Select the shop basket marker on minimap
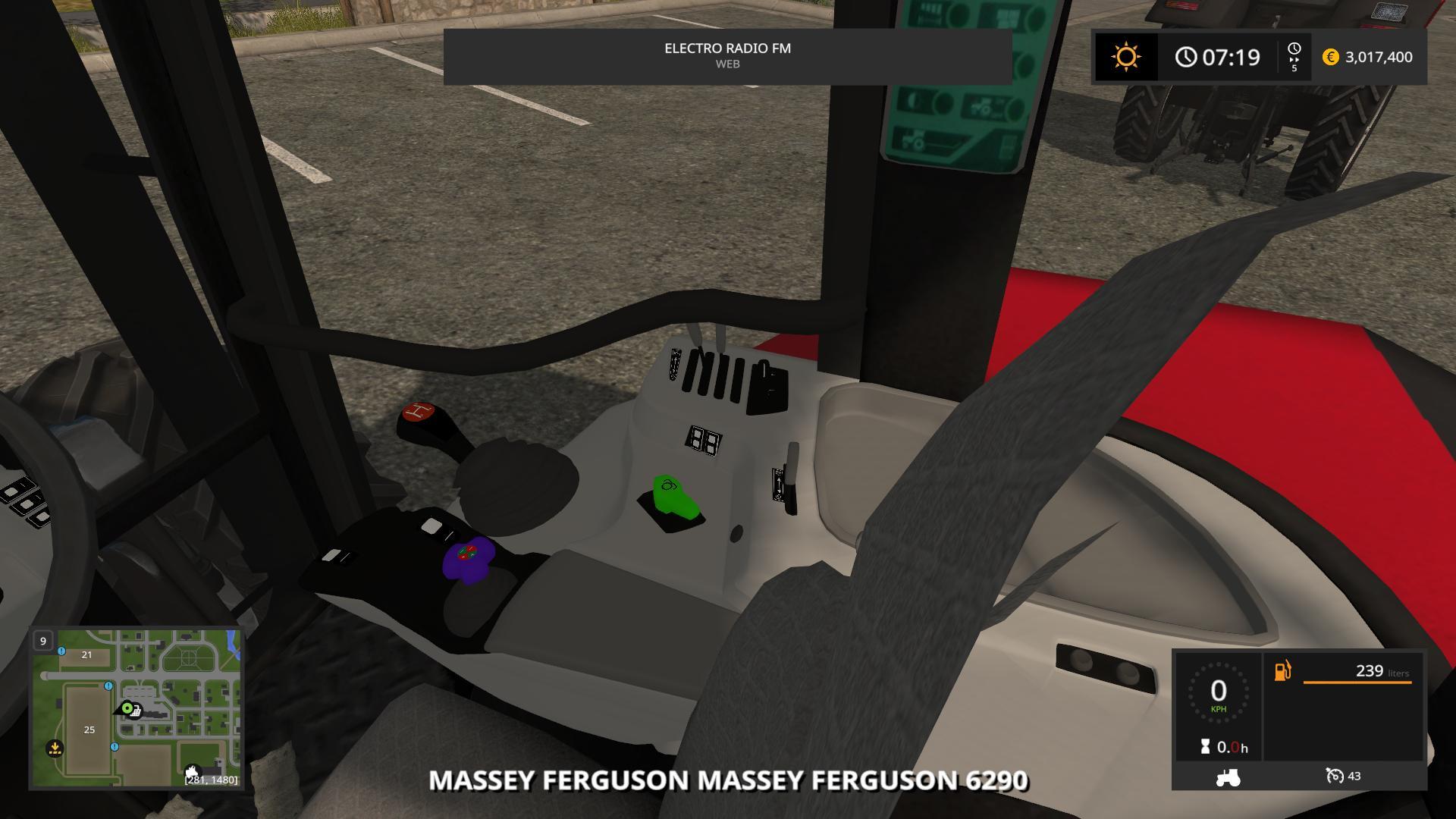 click(135, 712)
